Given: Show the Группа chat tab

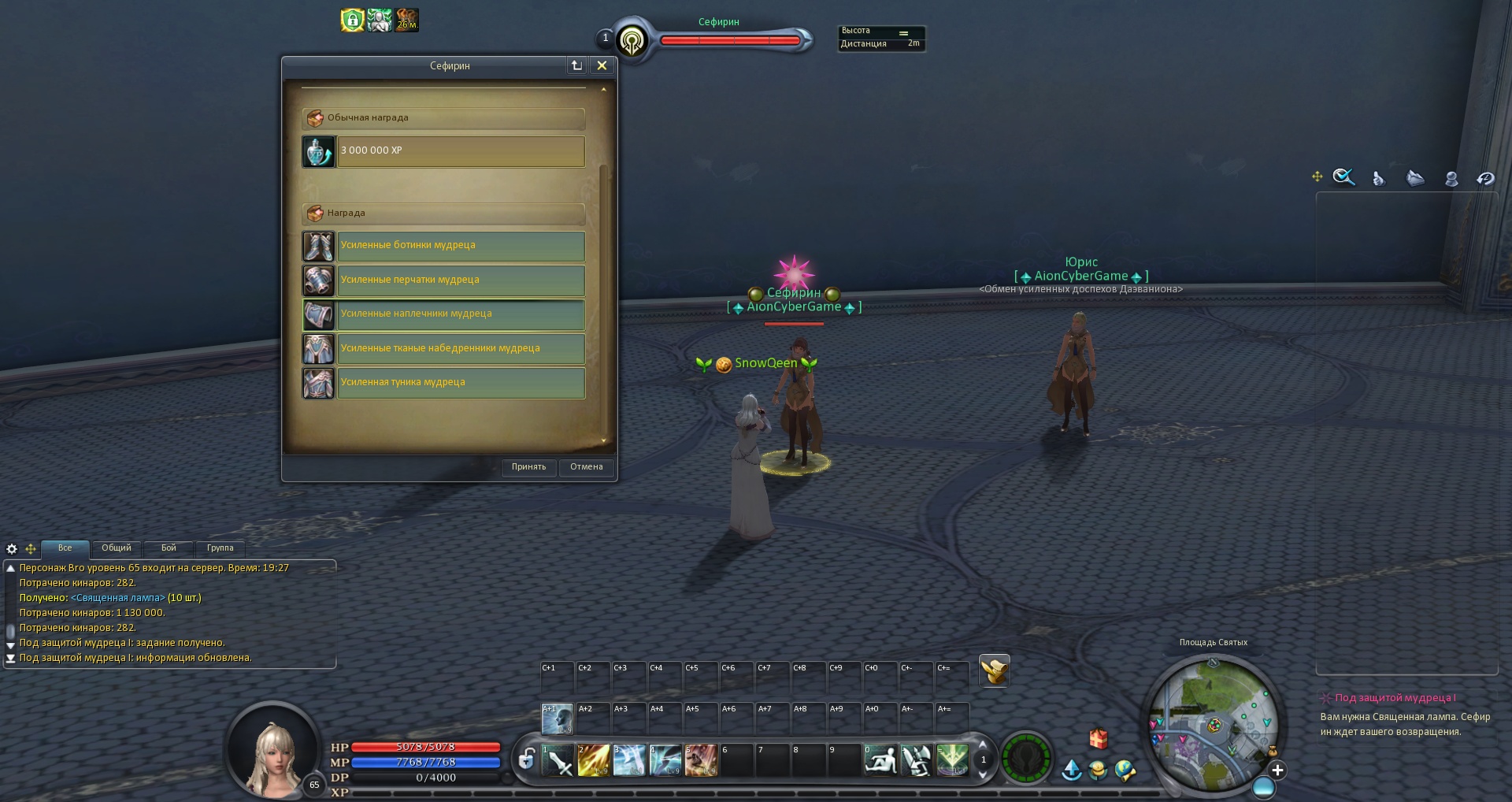Looking at the screenshot, I should [220, 548].
